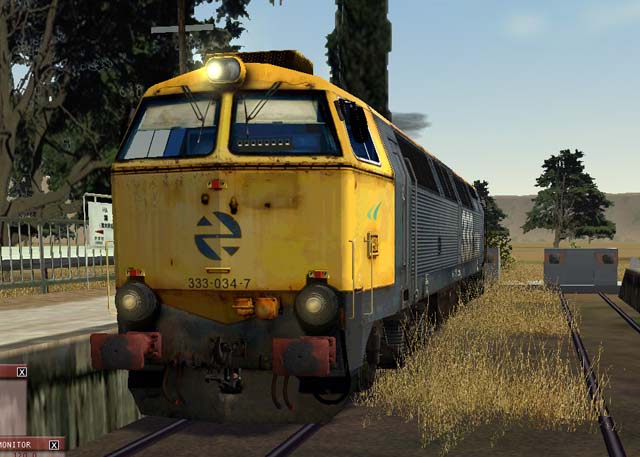Viewport: 640px width, 457px height.
Task: Close the Monitor window
Action: point(54,444)
